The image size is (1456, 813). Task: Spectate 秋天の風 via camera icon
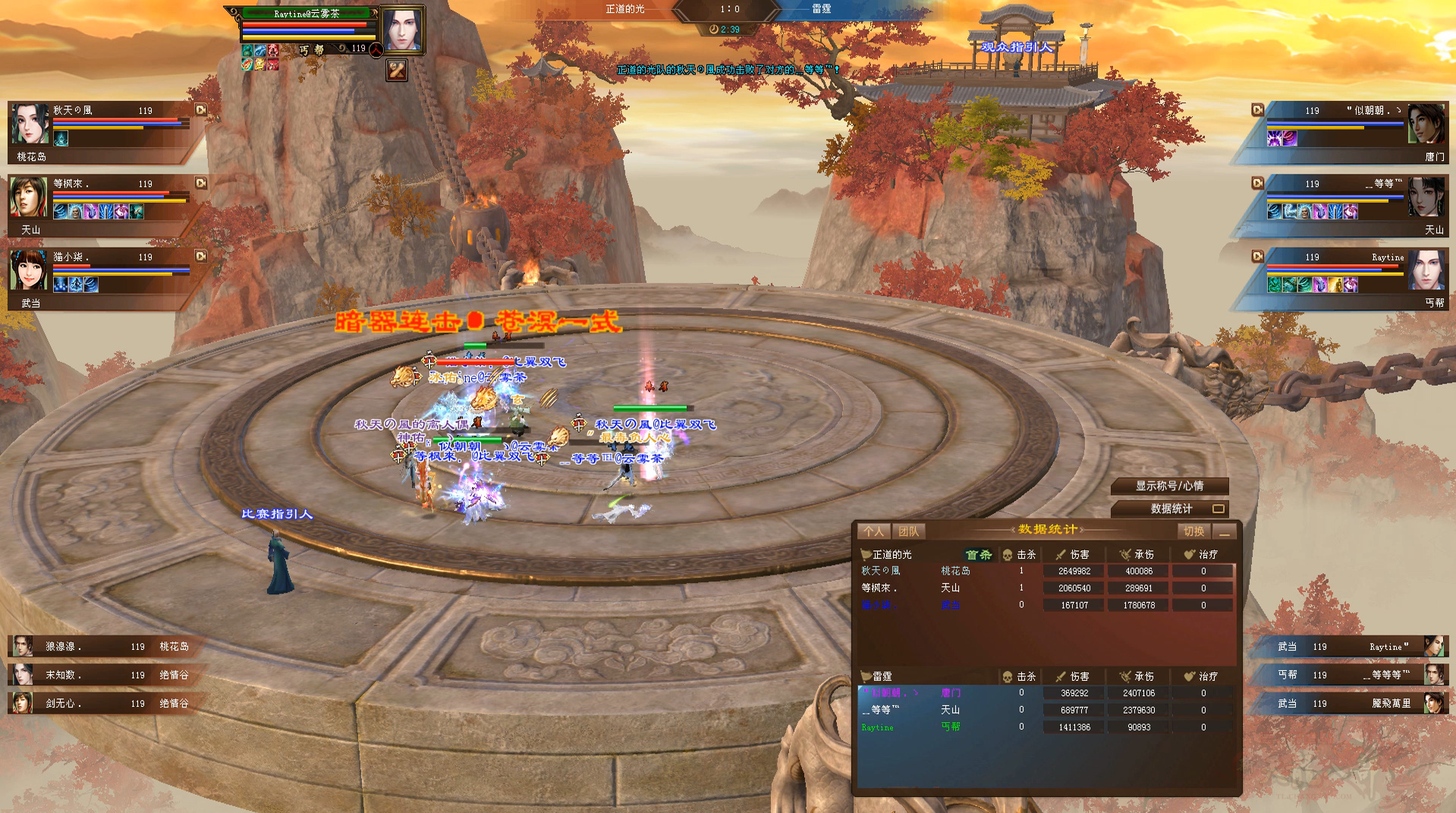[201, 110]
